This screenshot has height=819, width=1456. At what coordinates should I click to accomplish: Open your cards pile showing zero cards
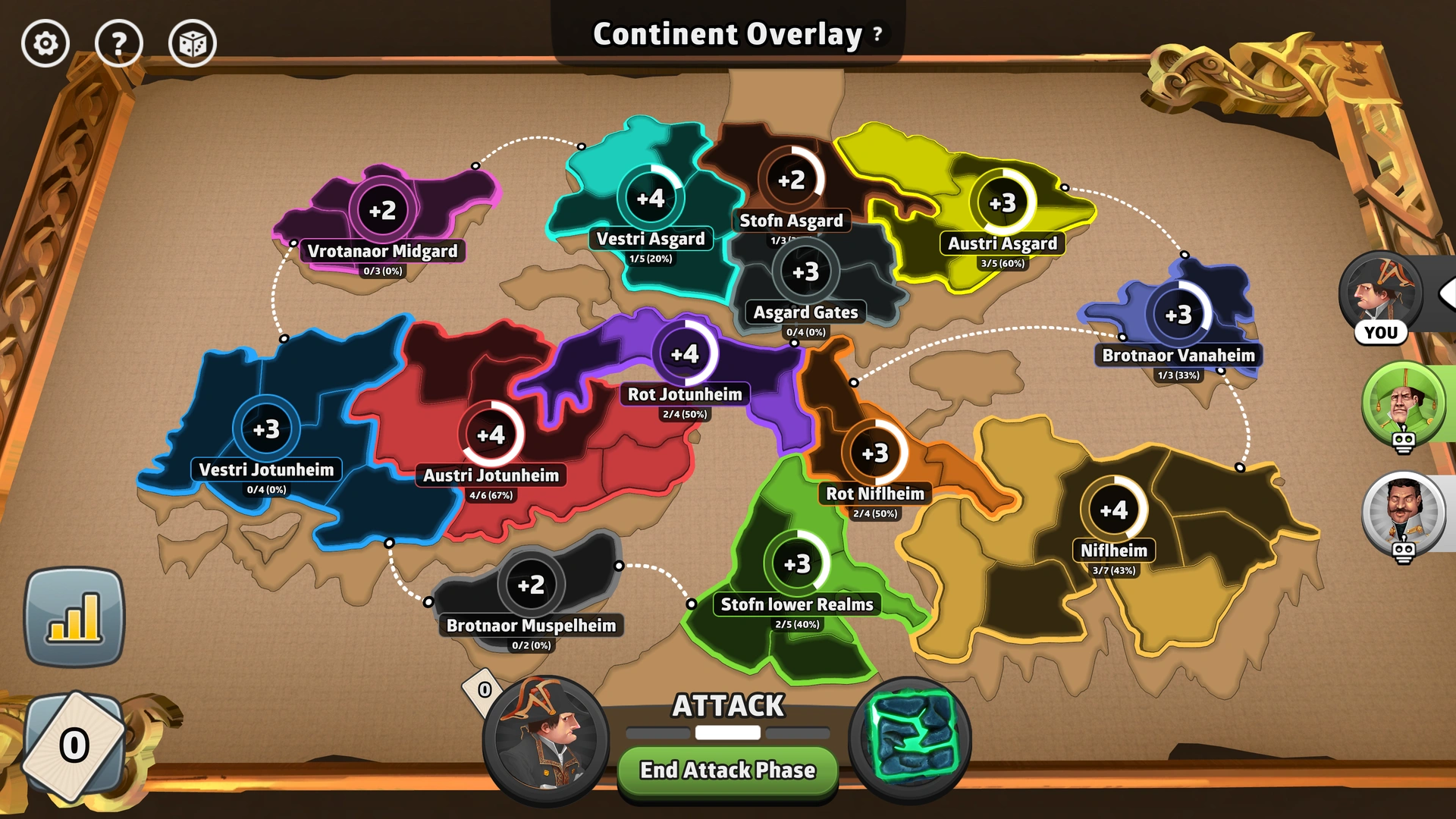click(74, 745)
